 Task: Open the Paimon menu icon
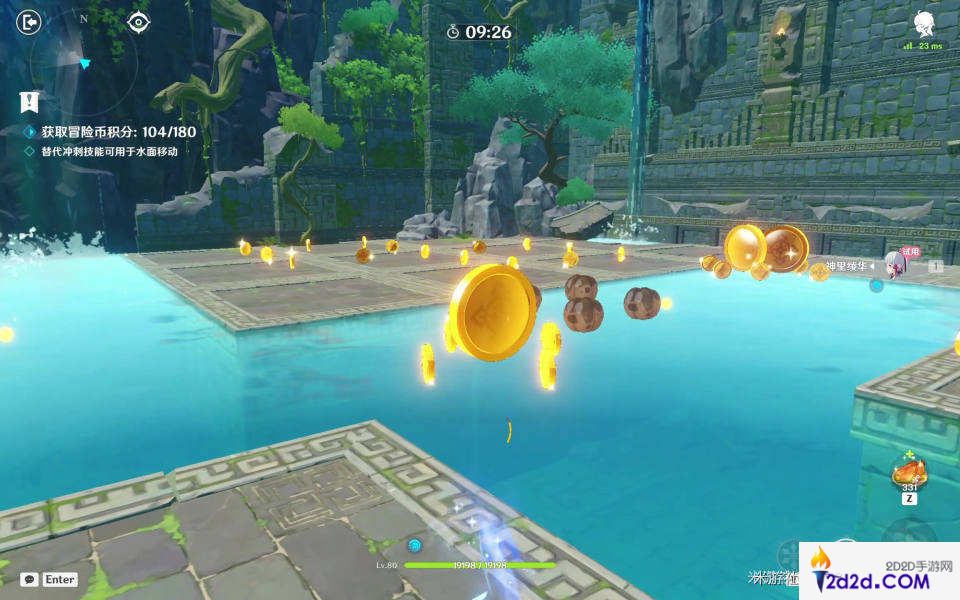pos(923,24)
